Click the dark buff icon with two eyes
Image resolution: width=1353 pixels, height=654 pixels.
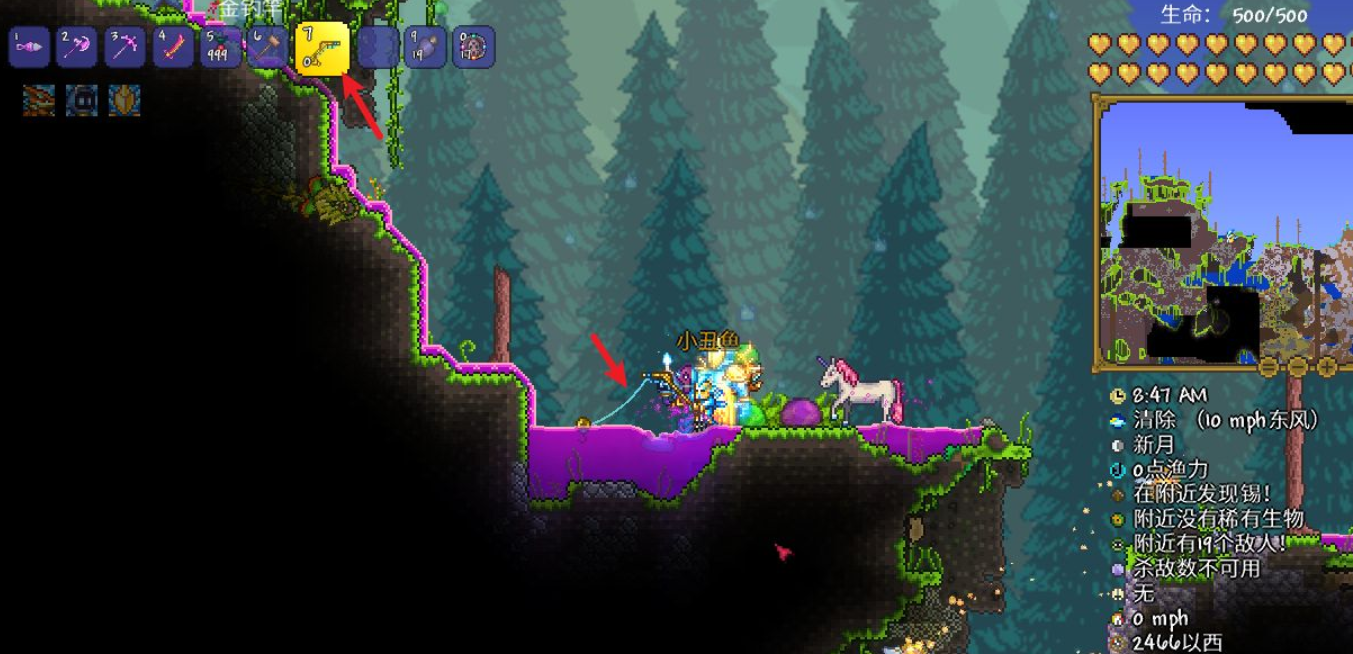[82, 100]
